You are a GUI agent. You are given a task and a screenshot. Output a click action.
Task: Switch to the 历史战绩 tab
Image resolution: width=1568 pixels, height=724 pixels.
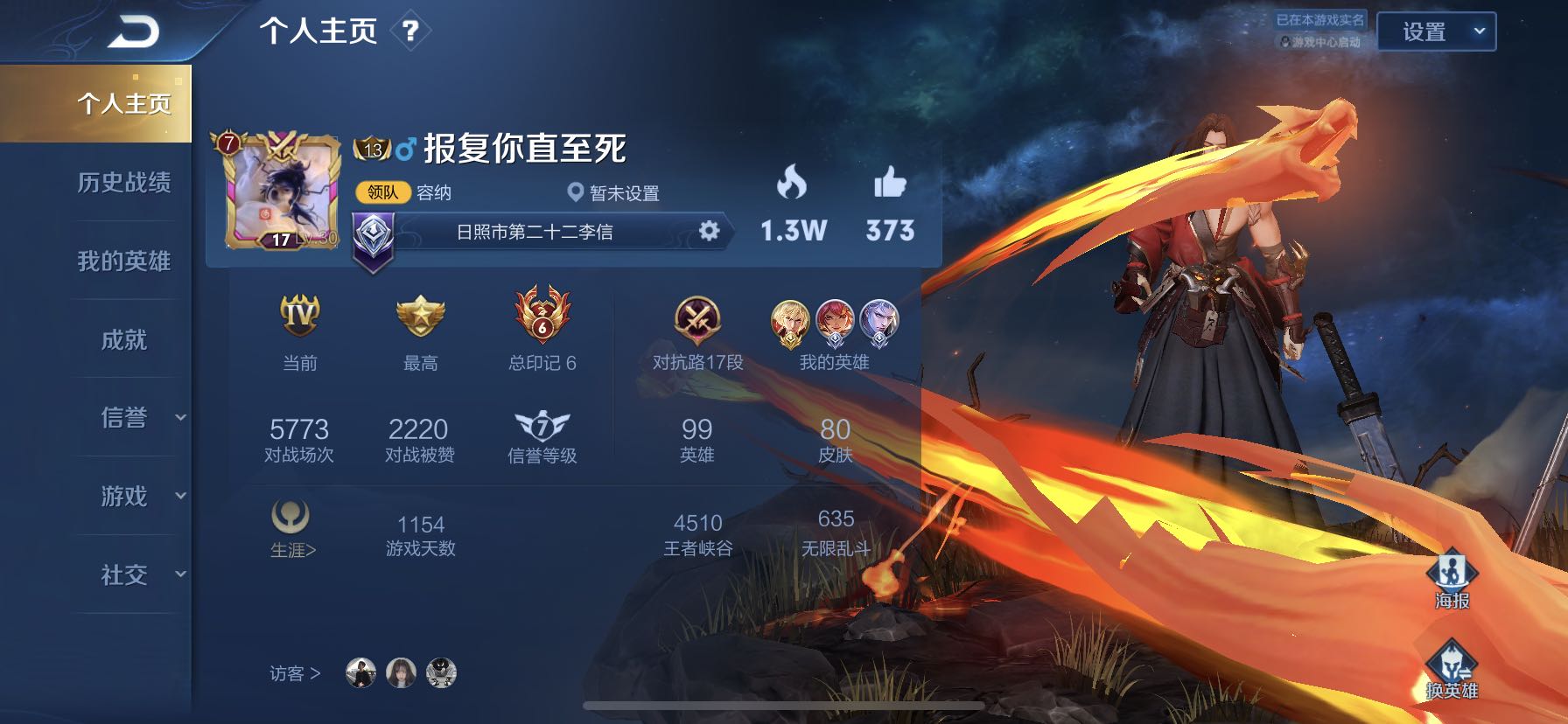(x=125, y=184)
